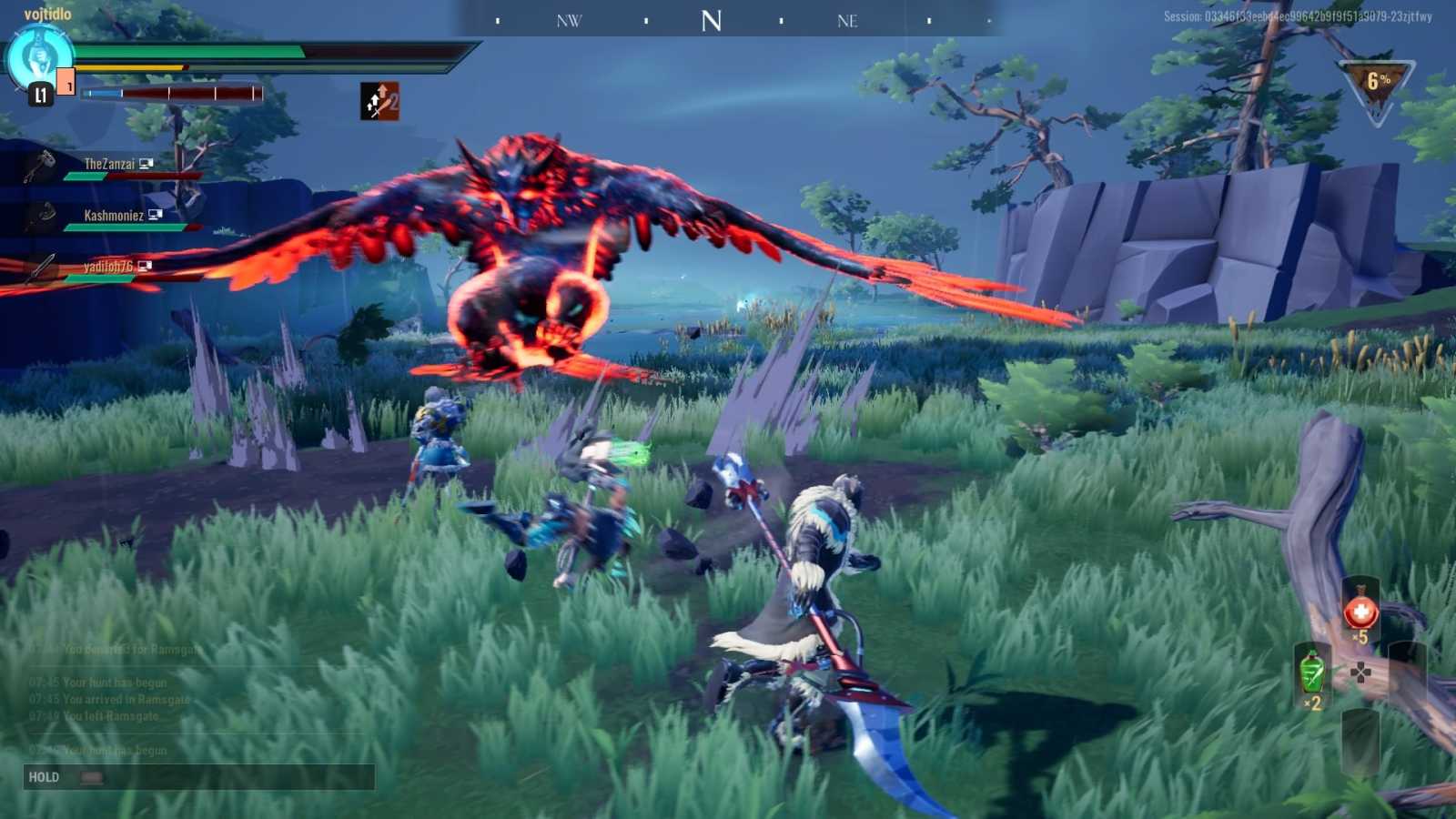The width and height of the screenshot is (1456, 819).
Task: Toggle the PC platform icon beside TheZanzai
Action: pos(147,164)
